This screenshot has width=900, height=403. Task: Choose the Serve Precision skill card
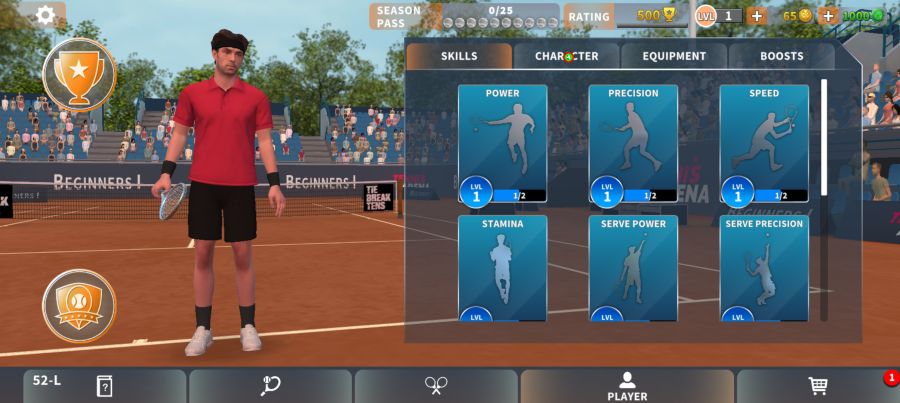pos(764,268)
